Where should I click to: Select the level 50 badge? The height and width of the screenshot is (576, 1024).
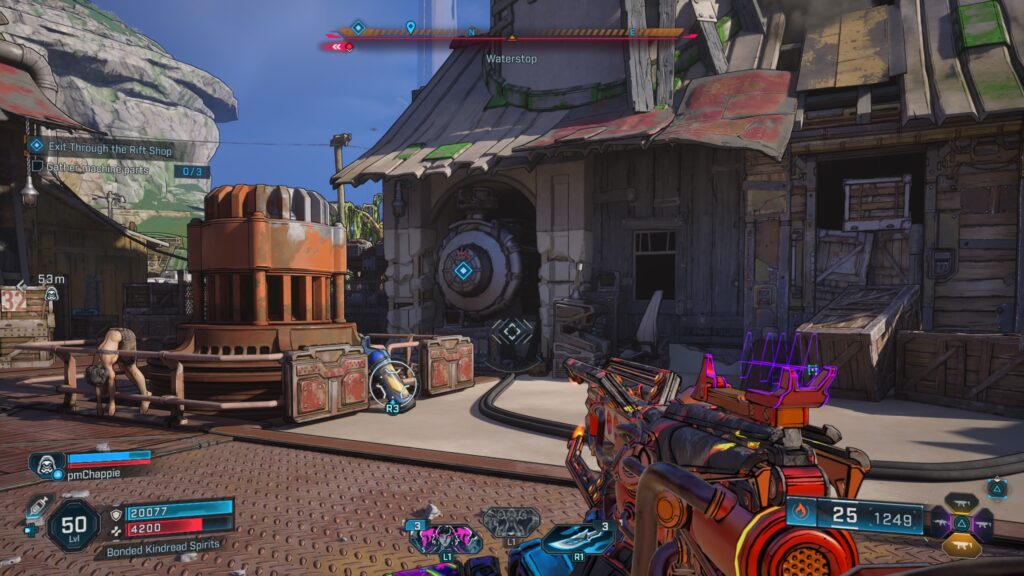tap(73, 525)
